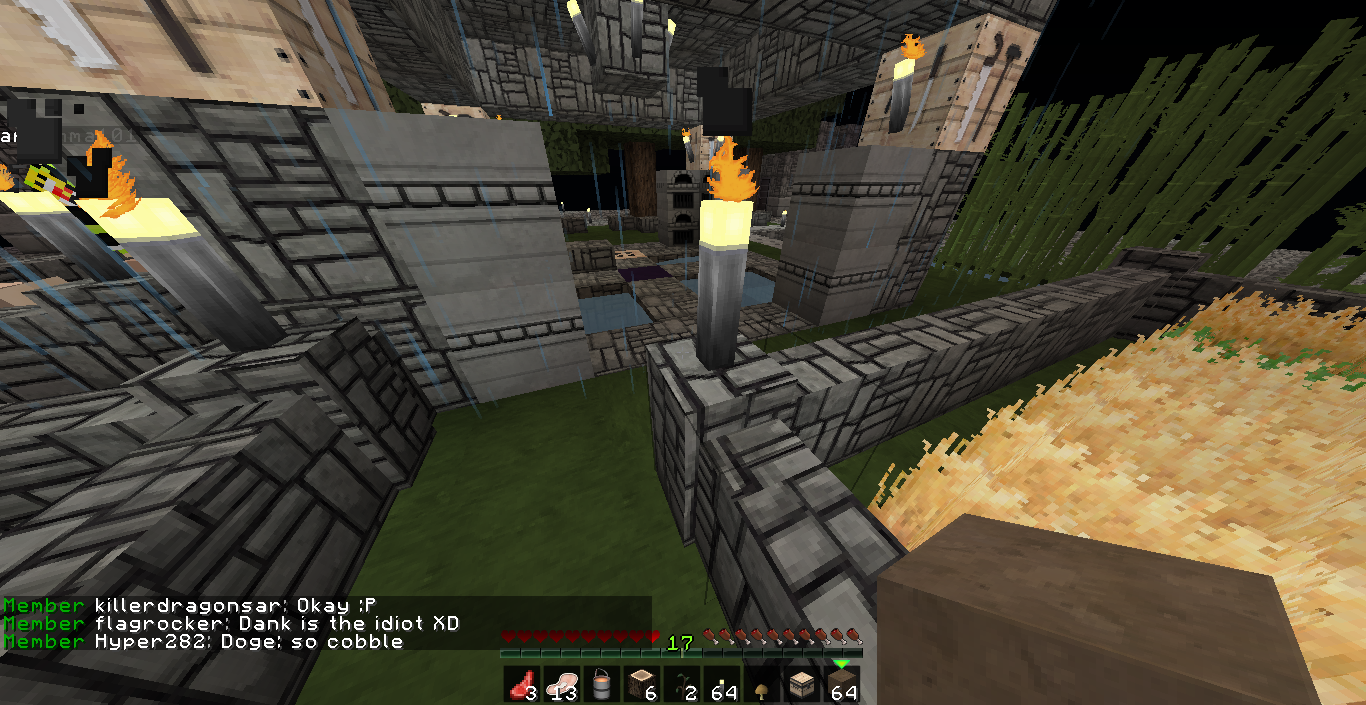Select the torch stack of 64
1366x705 pixels.
coord(721,685)
